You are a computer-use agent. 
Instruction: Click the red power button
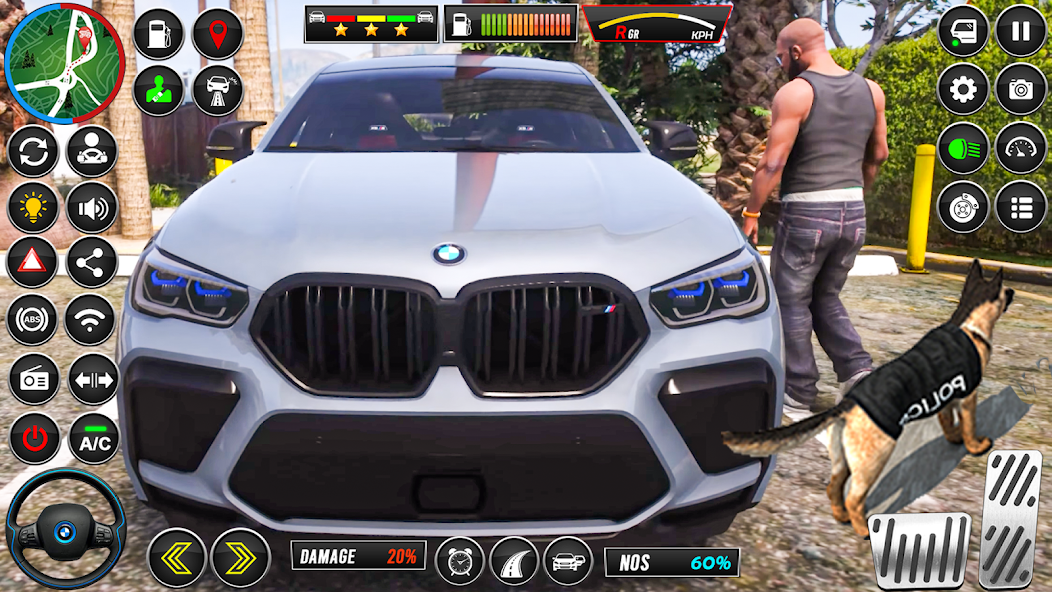click(x=35, y=438)
